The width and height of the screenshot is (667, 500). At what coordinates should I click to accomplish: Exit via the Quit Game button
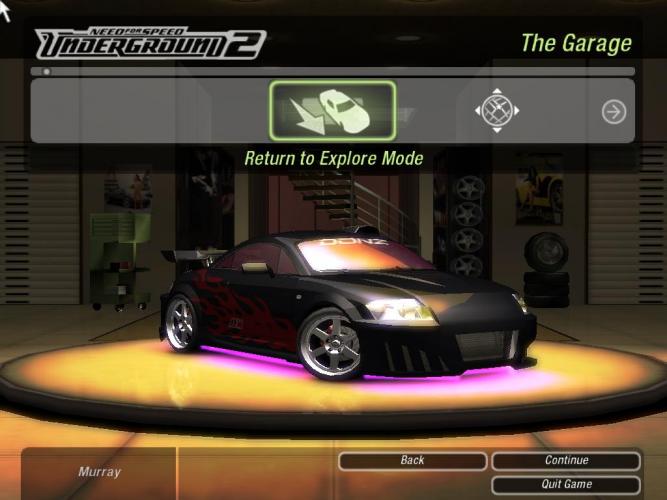pyautogui.click(x=566, y=484)
